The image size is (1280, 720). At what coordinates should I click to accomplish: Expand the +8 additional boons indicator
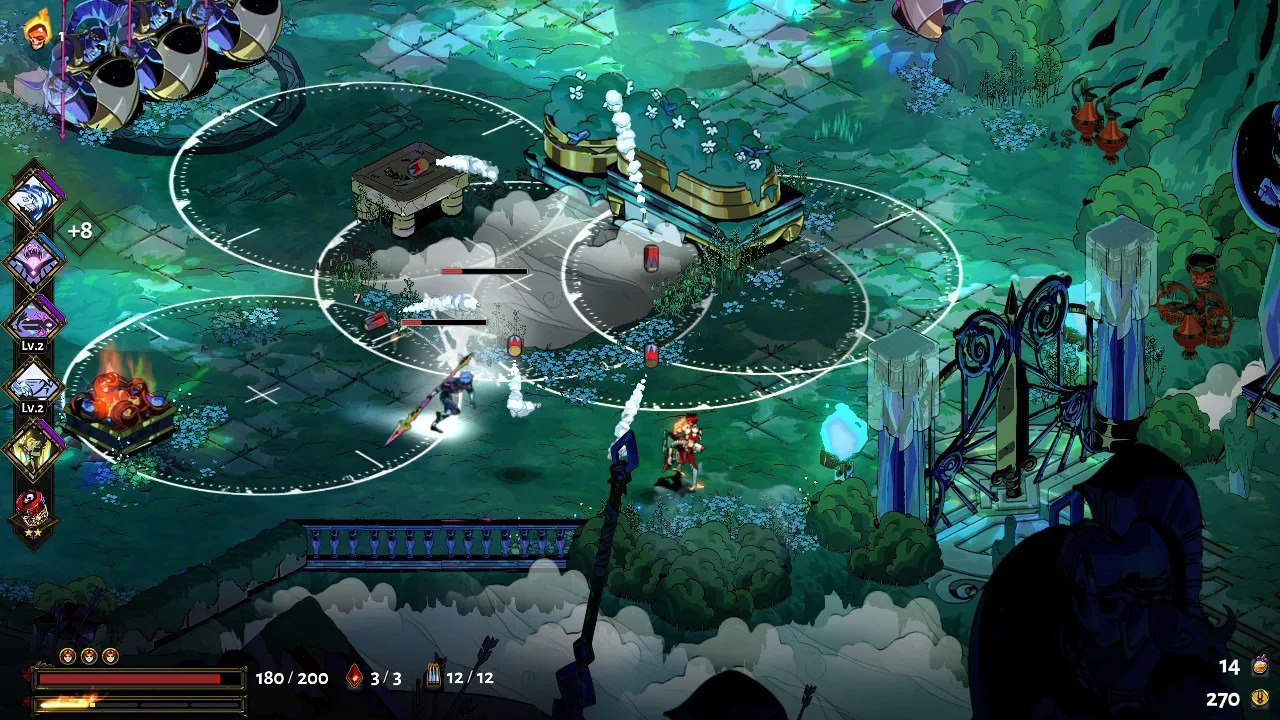click(80, 230)
